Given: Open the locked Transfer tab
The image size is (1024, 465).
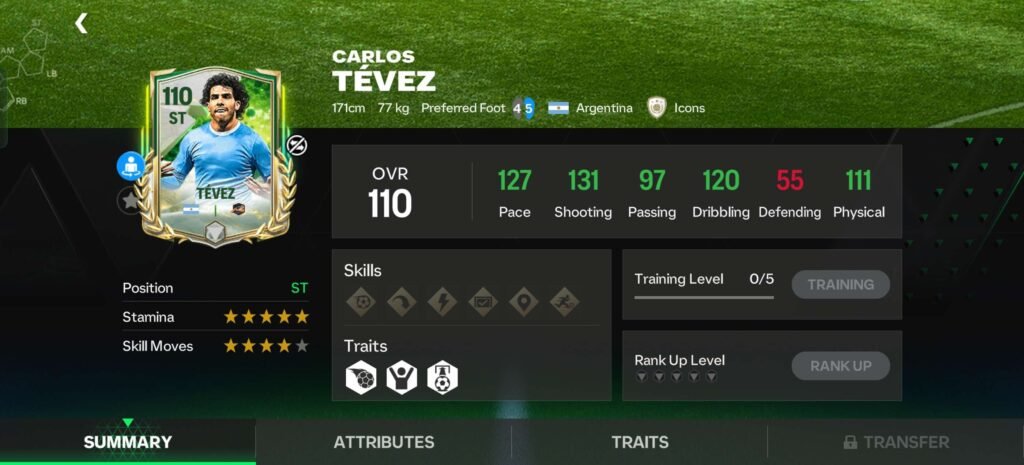Looking at the screenshot, I should [x=896, y=442].
